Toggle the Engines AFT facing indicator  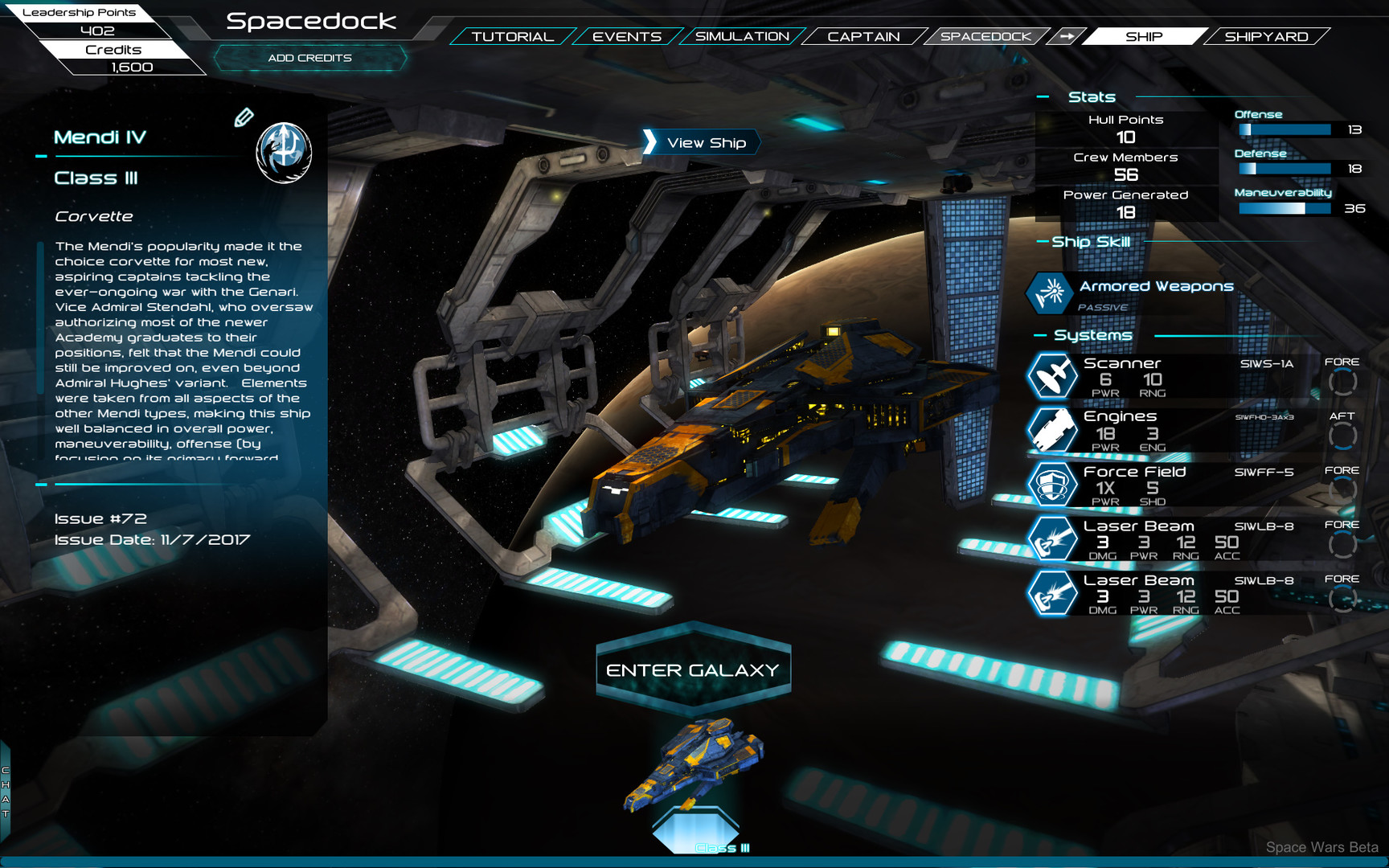tap(1342, 434)
